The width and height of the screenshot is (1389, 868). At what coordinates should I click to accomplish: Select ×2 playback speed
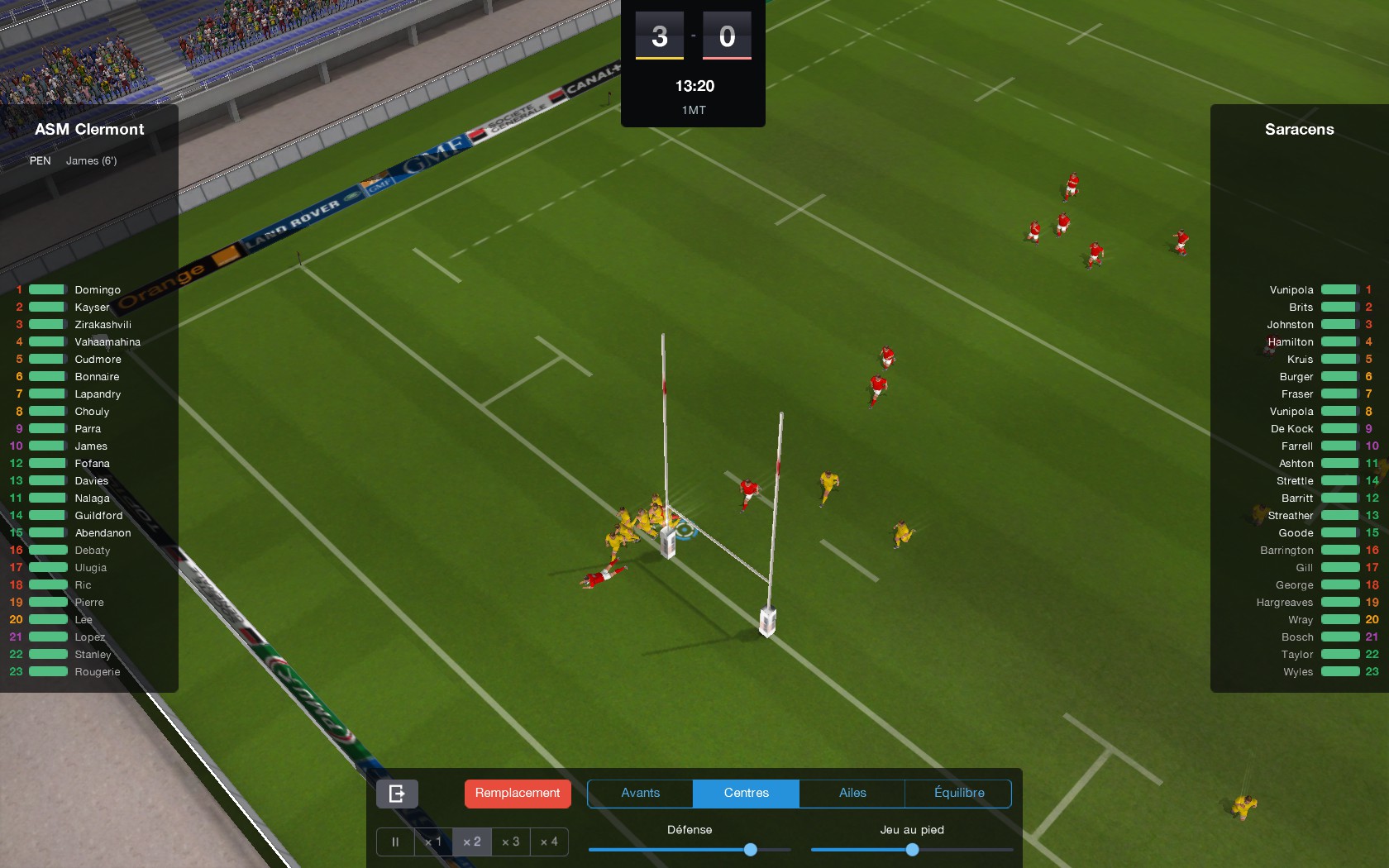[472, 842]
